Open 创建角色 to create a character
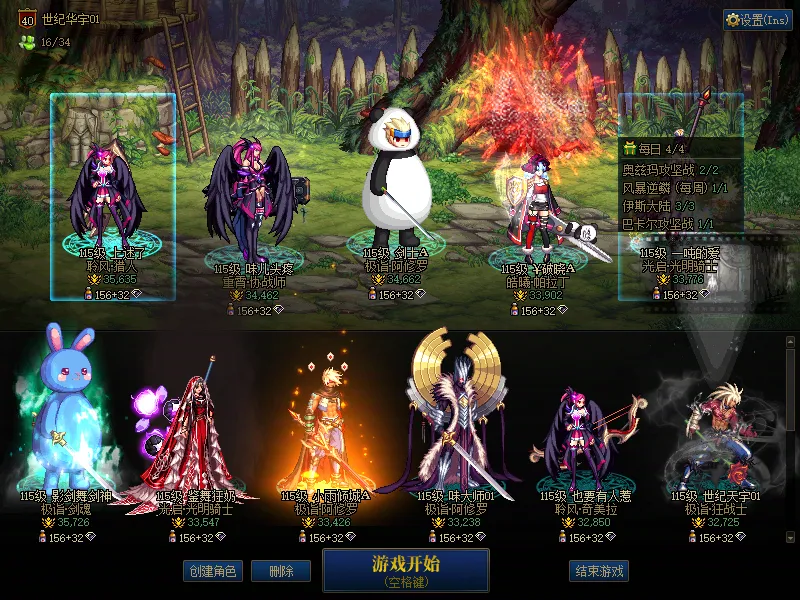This screenshot has width=800, height=600. point(212,571)
